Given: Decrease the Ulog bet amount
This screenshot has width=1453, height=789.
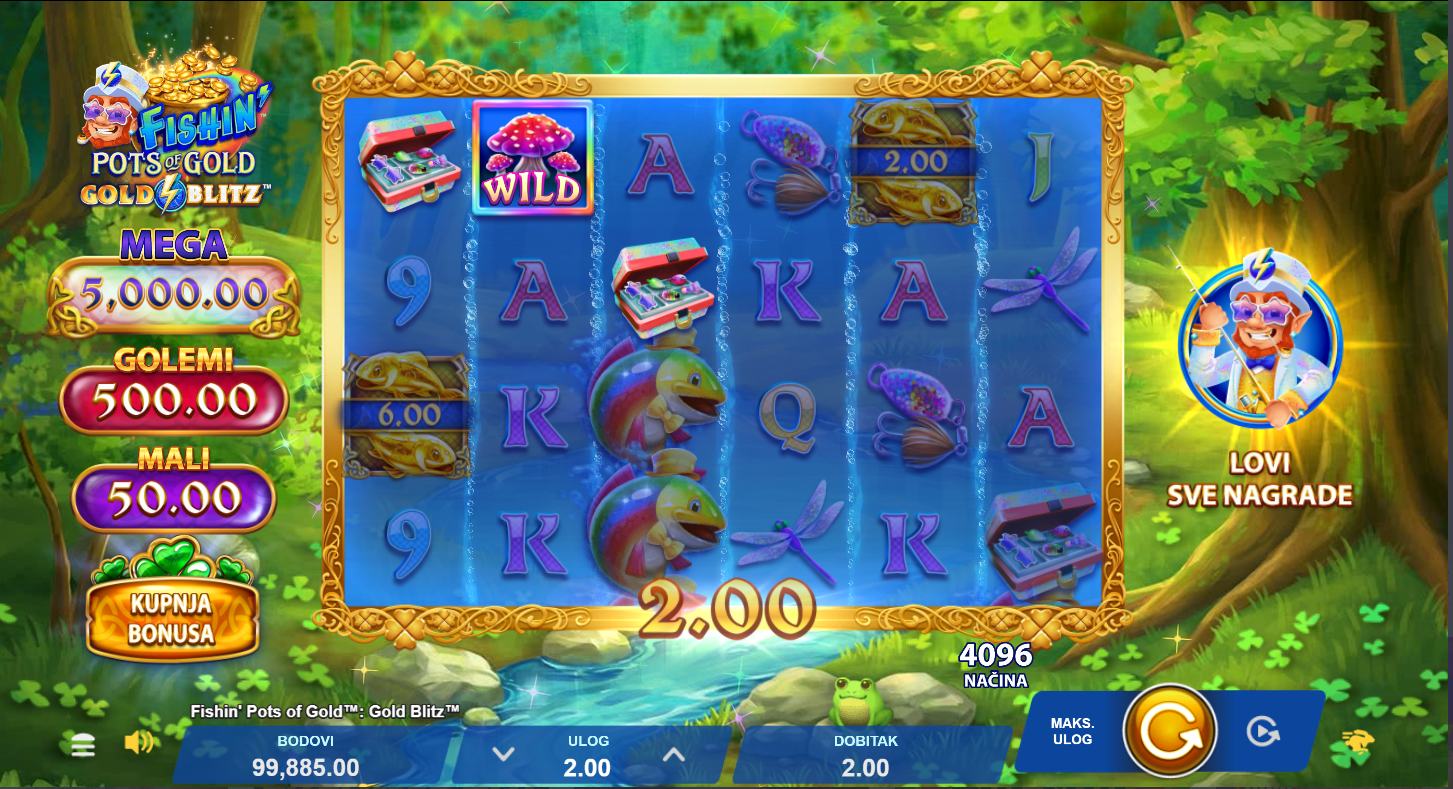Looking at the screenshot, I should 503,754.
